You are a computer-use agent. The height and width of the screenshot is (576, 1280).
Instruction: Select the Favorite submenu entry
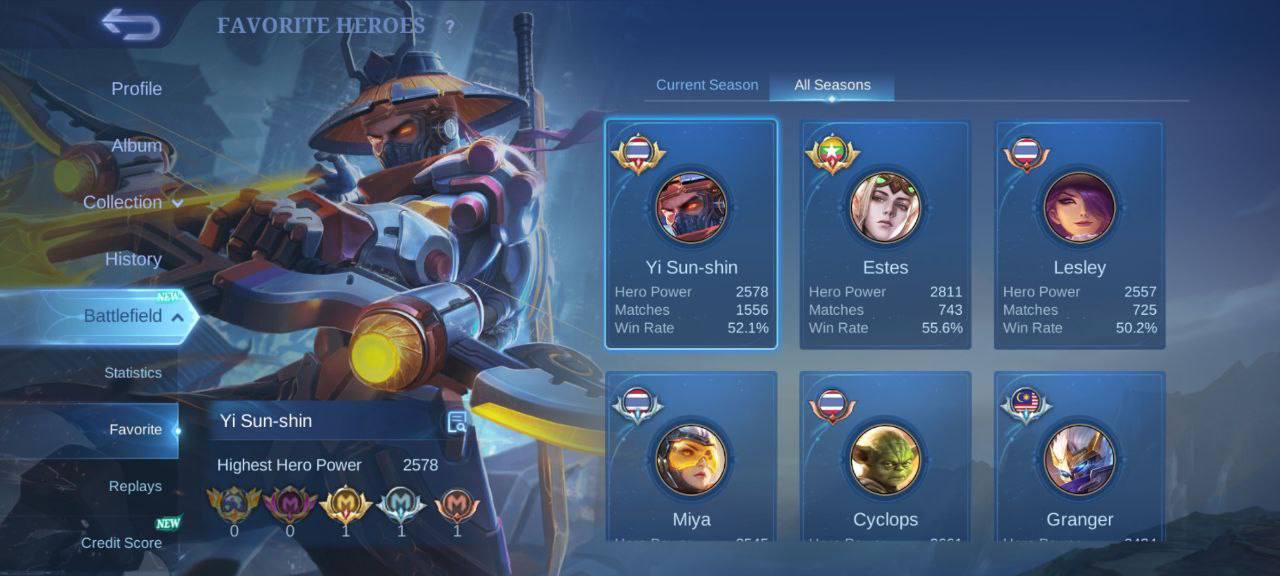(x=135, y=430)
